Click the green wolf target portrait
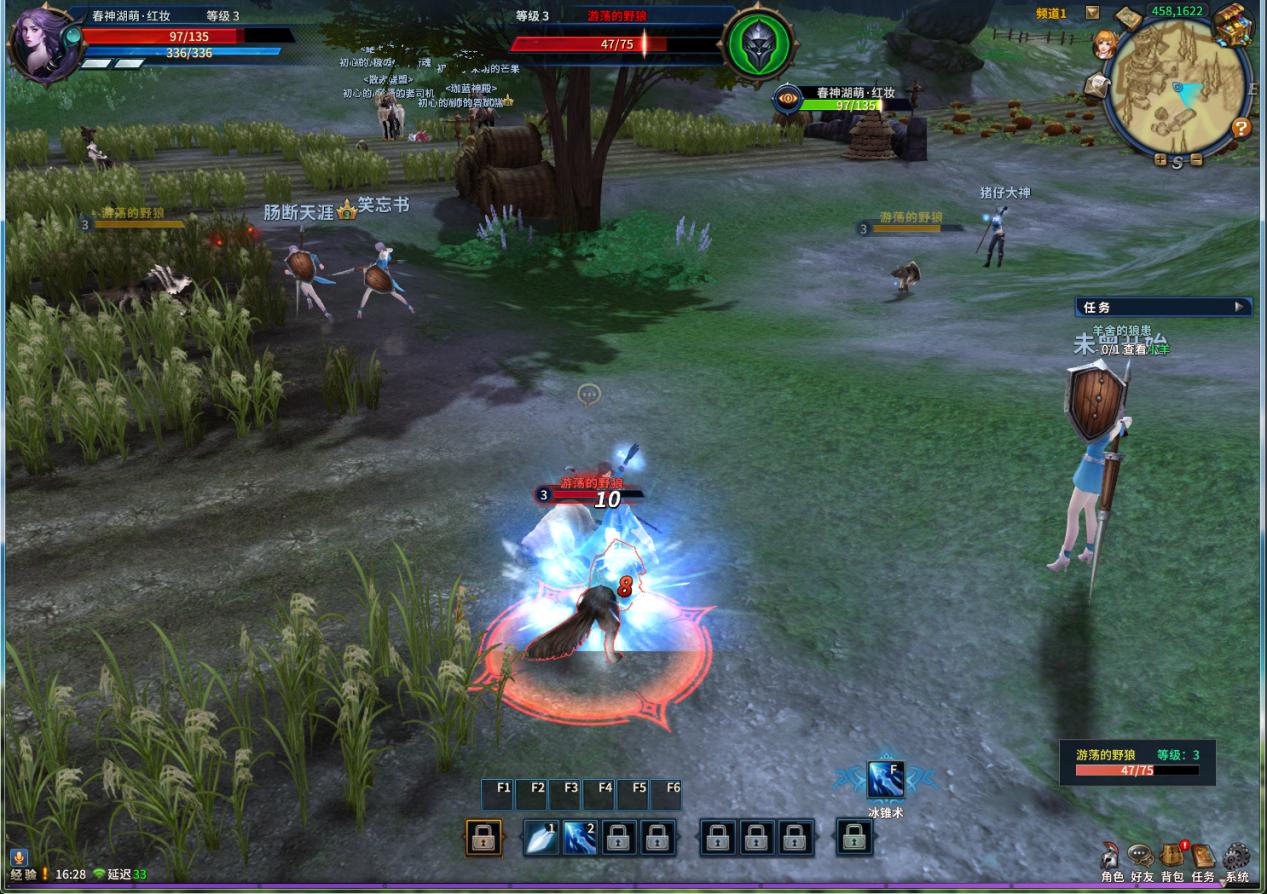The image size is (1267, 894). point(759,45)
